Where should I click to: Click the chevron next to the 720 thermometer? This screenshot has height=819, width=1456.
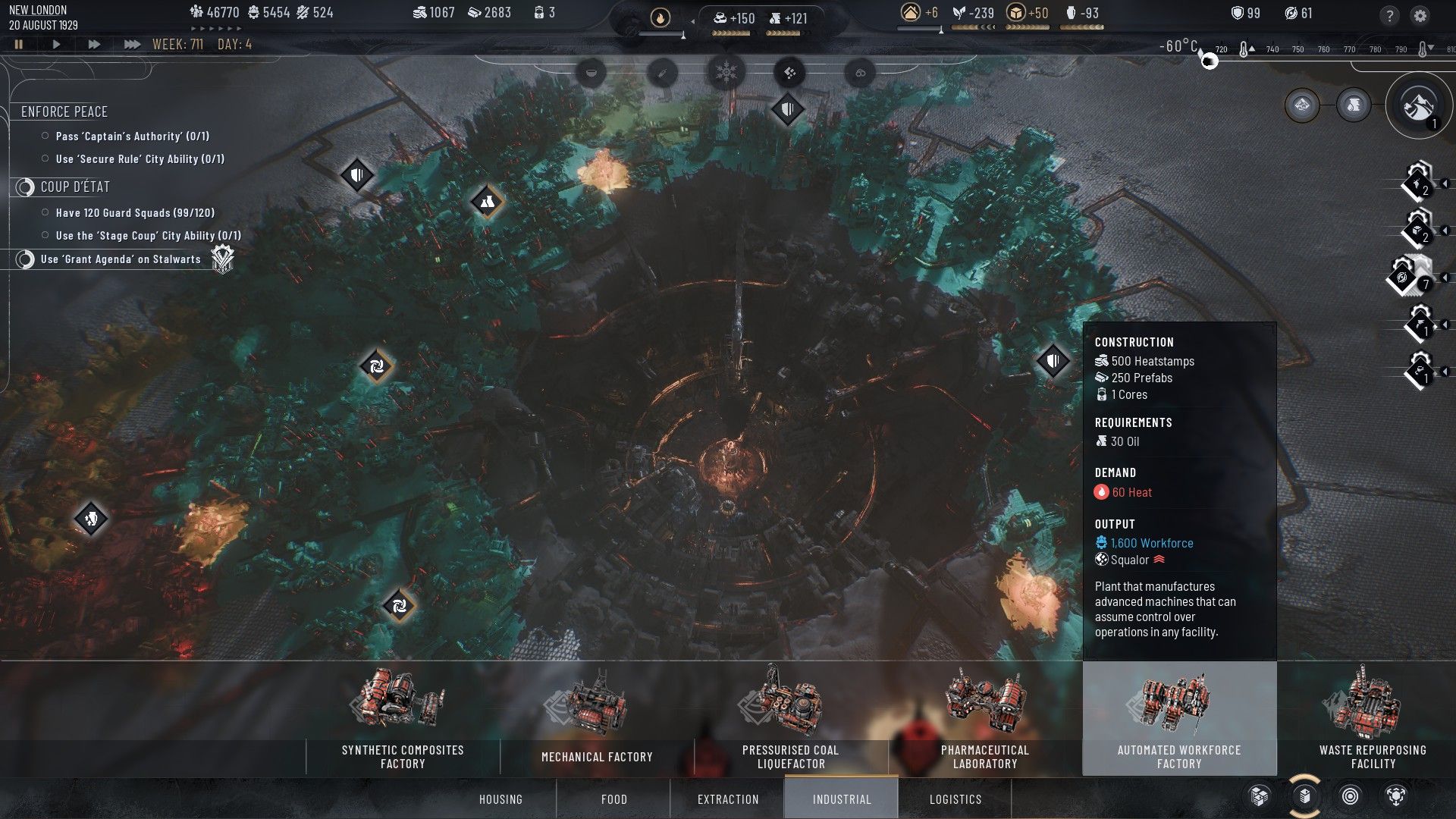pyautogui.click(x=1253, y=48)
